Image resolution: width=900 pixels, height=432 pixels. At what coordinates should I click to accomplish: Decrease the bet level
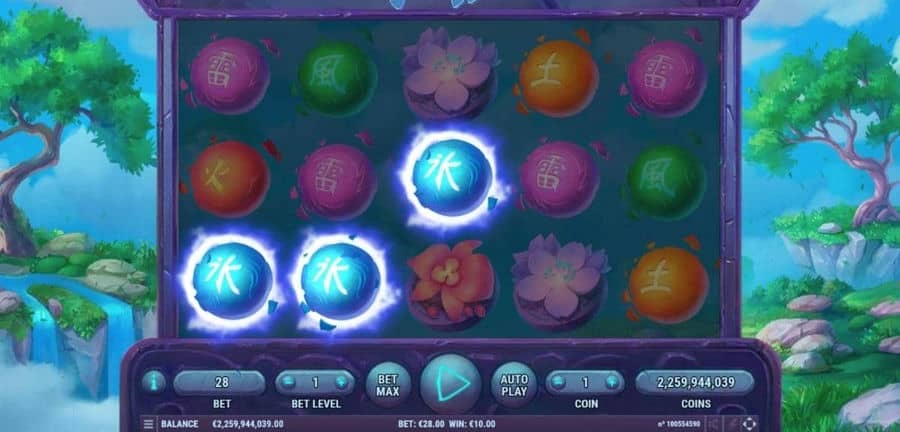(x=289, y=382)
